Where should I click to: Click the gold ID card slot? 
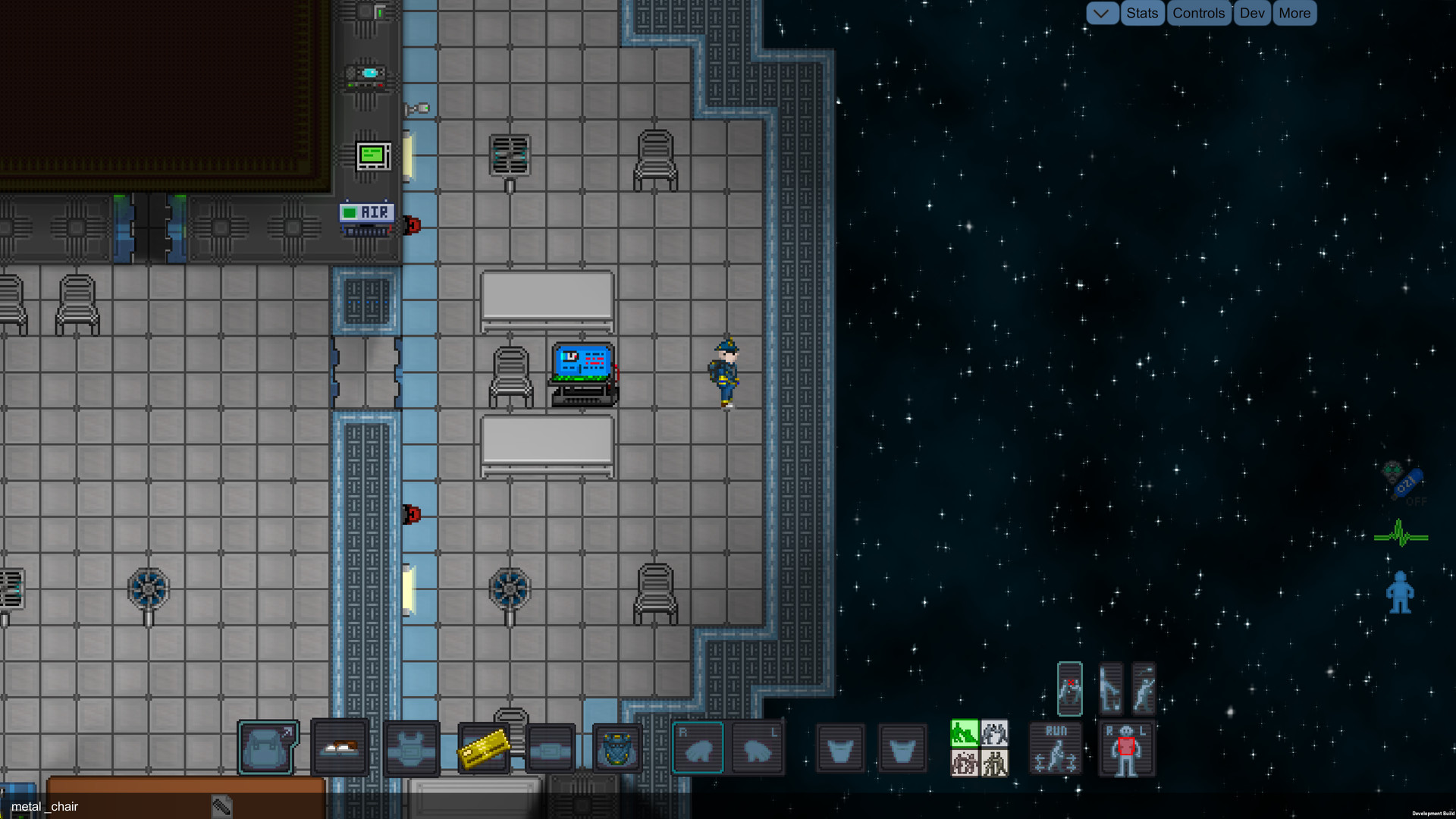[x=484, y=747]
